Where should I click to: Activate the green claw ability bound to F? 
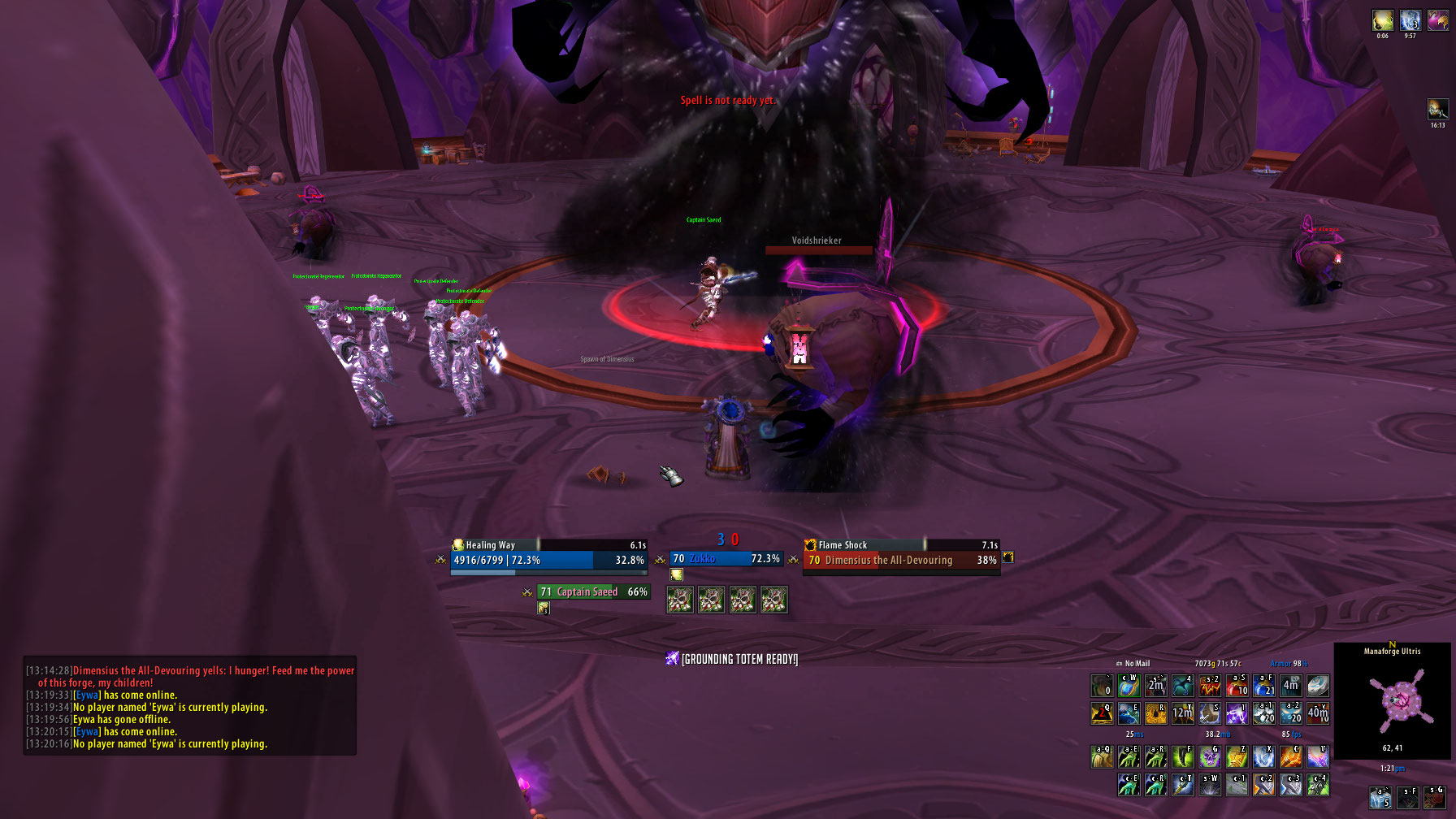tap(1182, 757)
